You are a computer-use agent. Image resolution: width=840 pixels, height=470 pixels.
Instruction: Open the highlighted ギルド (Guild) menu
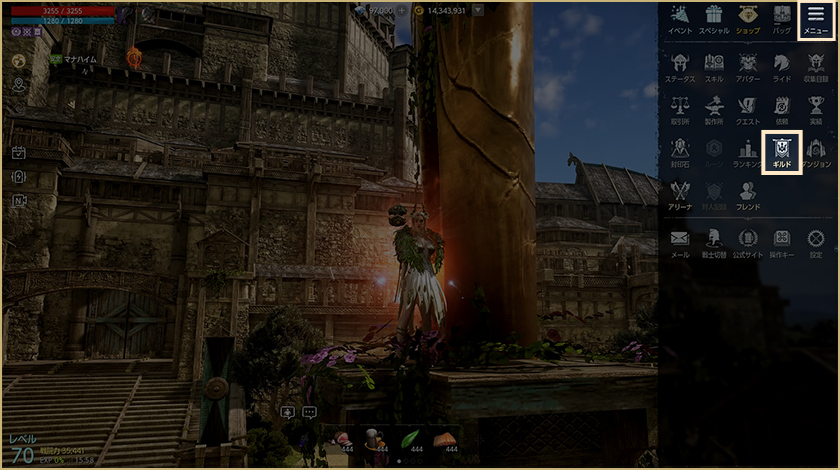pos(782,152)
